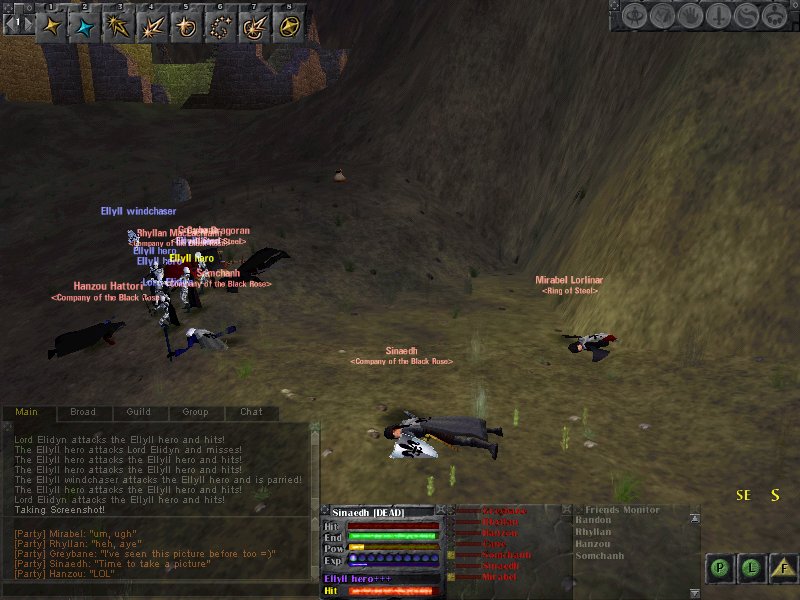Switch to the Main chat tab

point(27,412)
